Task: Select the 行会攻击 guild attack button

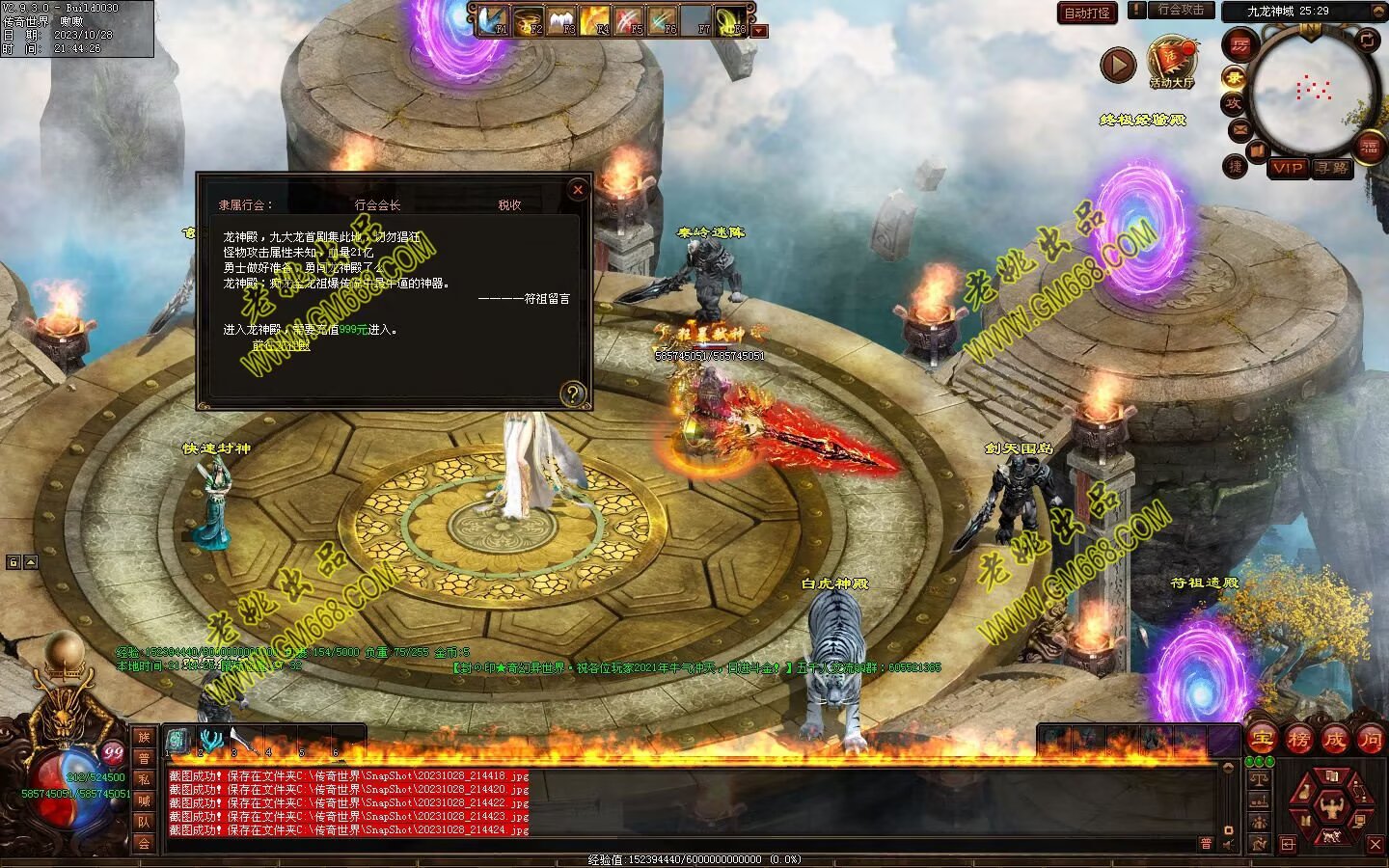Action: click(1181, 10)
